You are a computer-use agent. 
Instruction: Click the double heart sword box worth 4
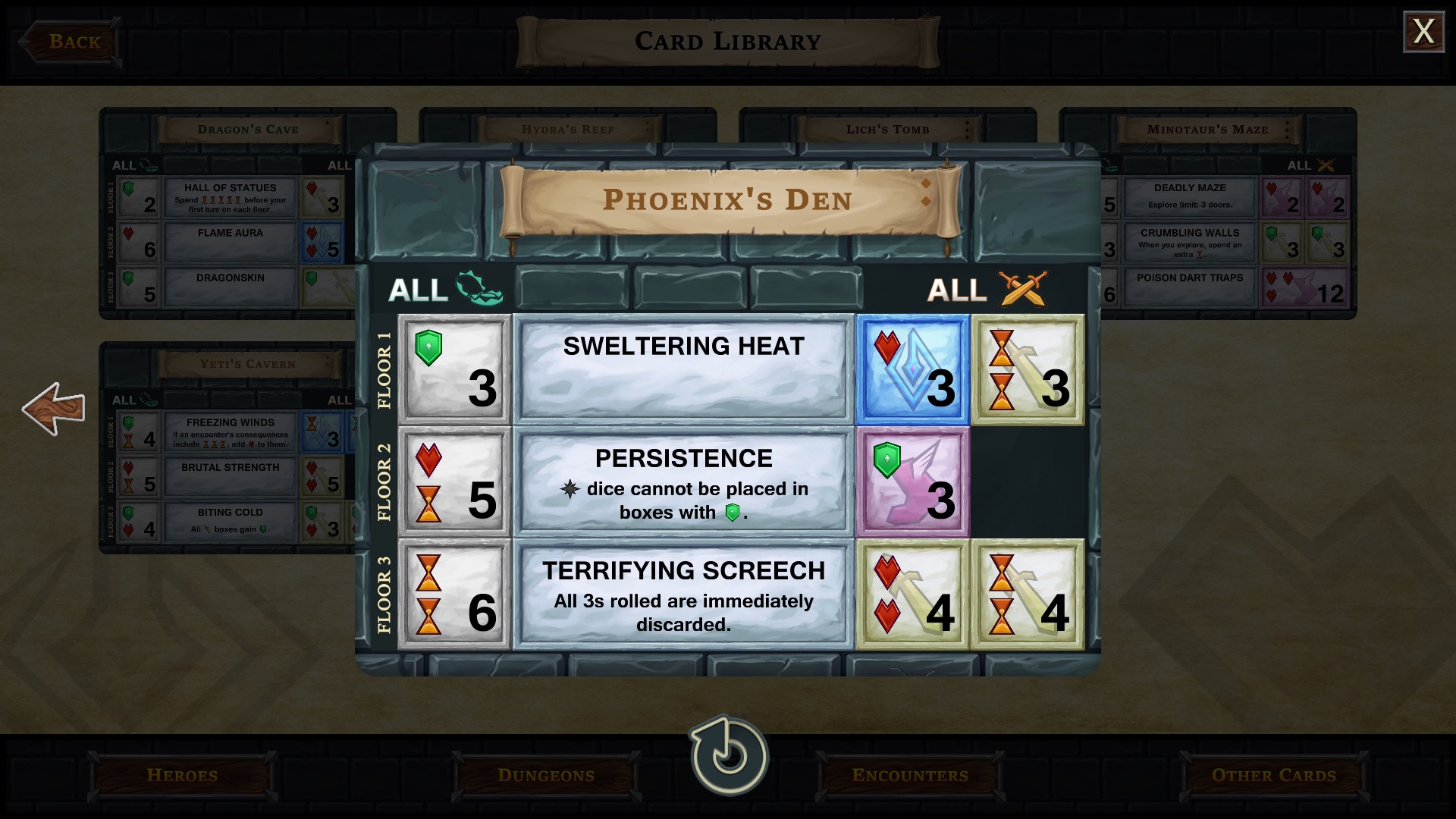pyautogui.click(x=912, y=594)
